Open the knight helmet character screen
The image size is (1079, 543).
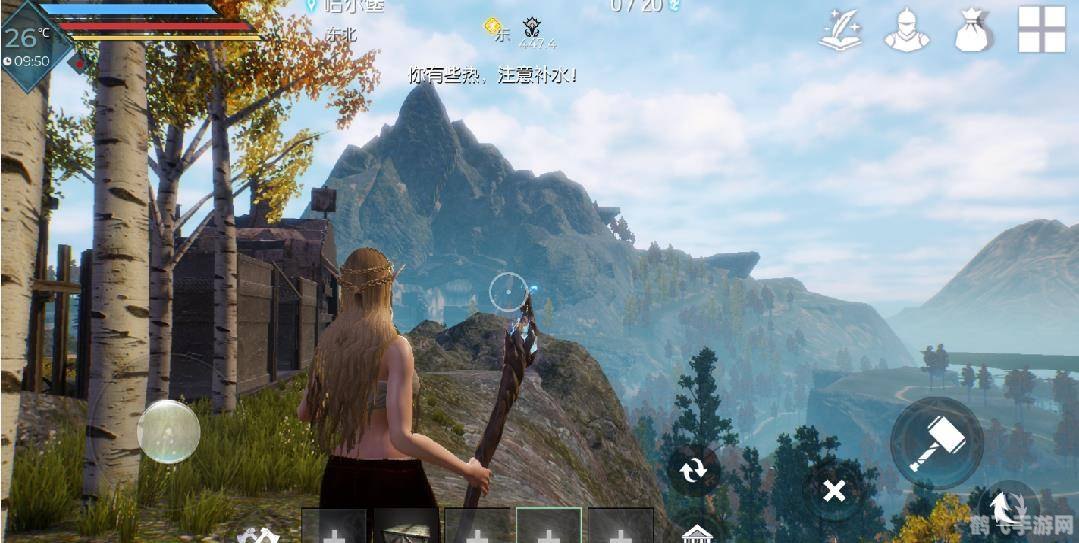[x=906, y=30]
